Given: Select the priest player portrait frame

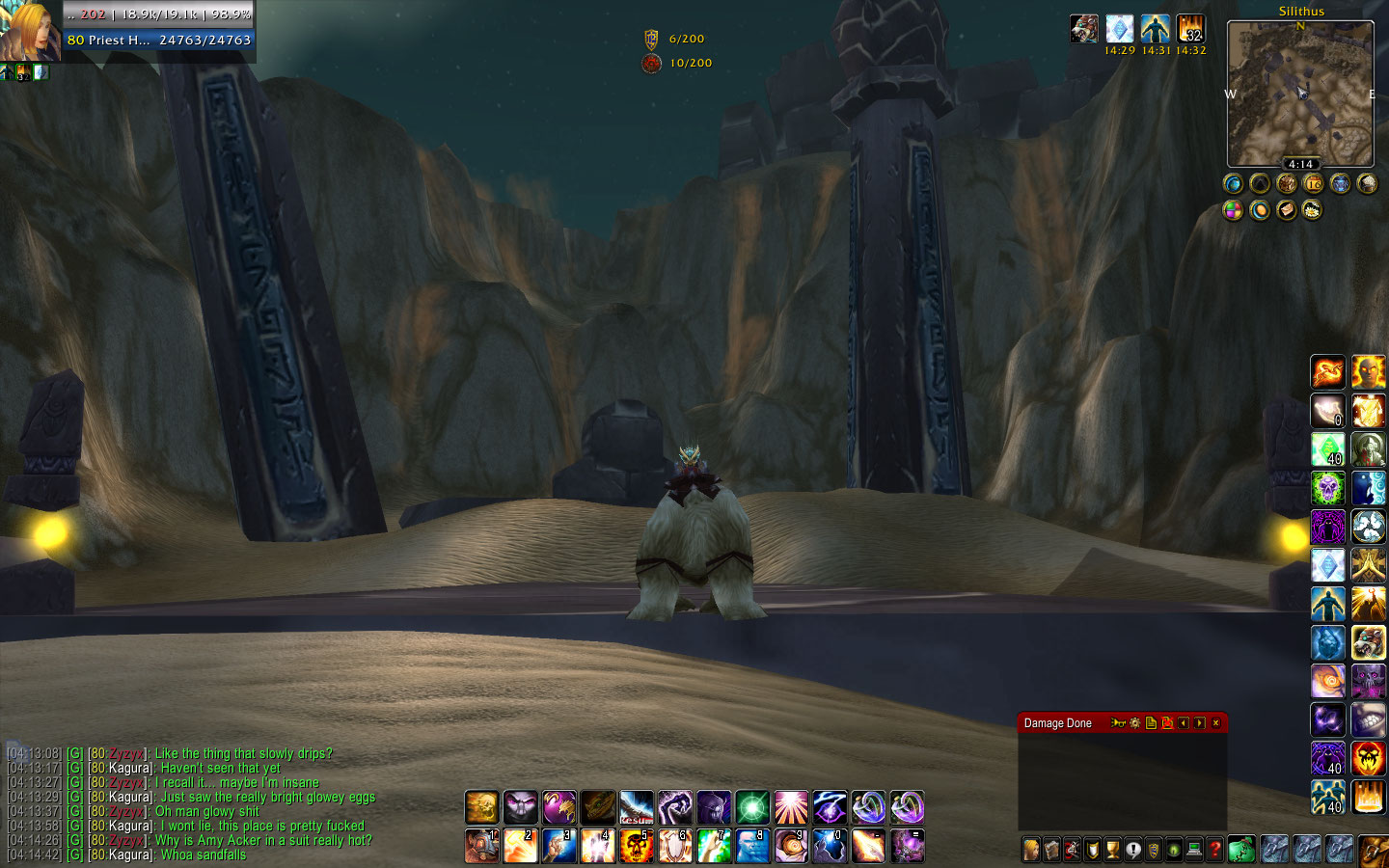Looking at the screenshot, I should tap(29, 31).
